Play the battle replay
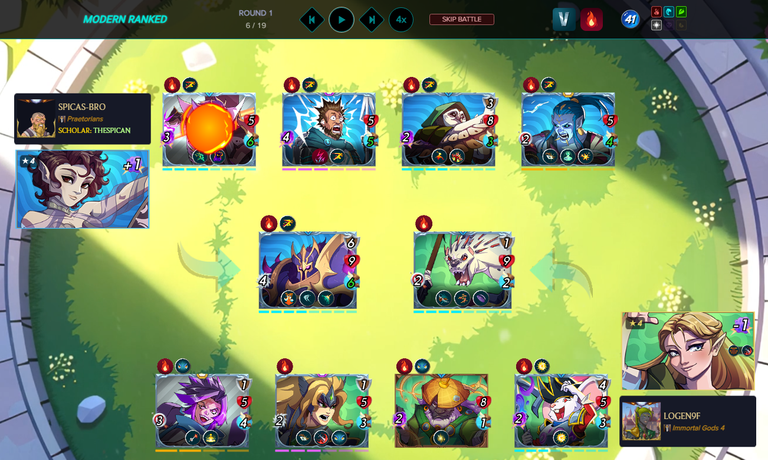Screen dimensions: 768x460 [341, 19]
